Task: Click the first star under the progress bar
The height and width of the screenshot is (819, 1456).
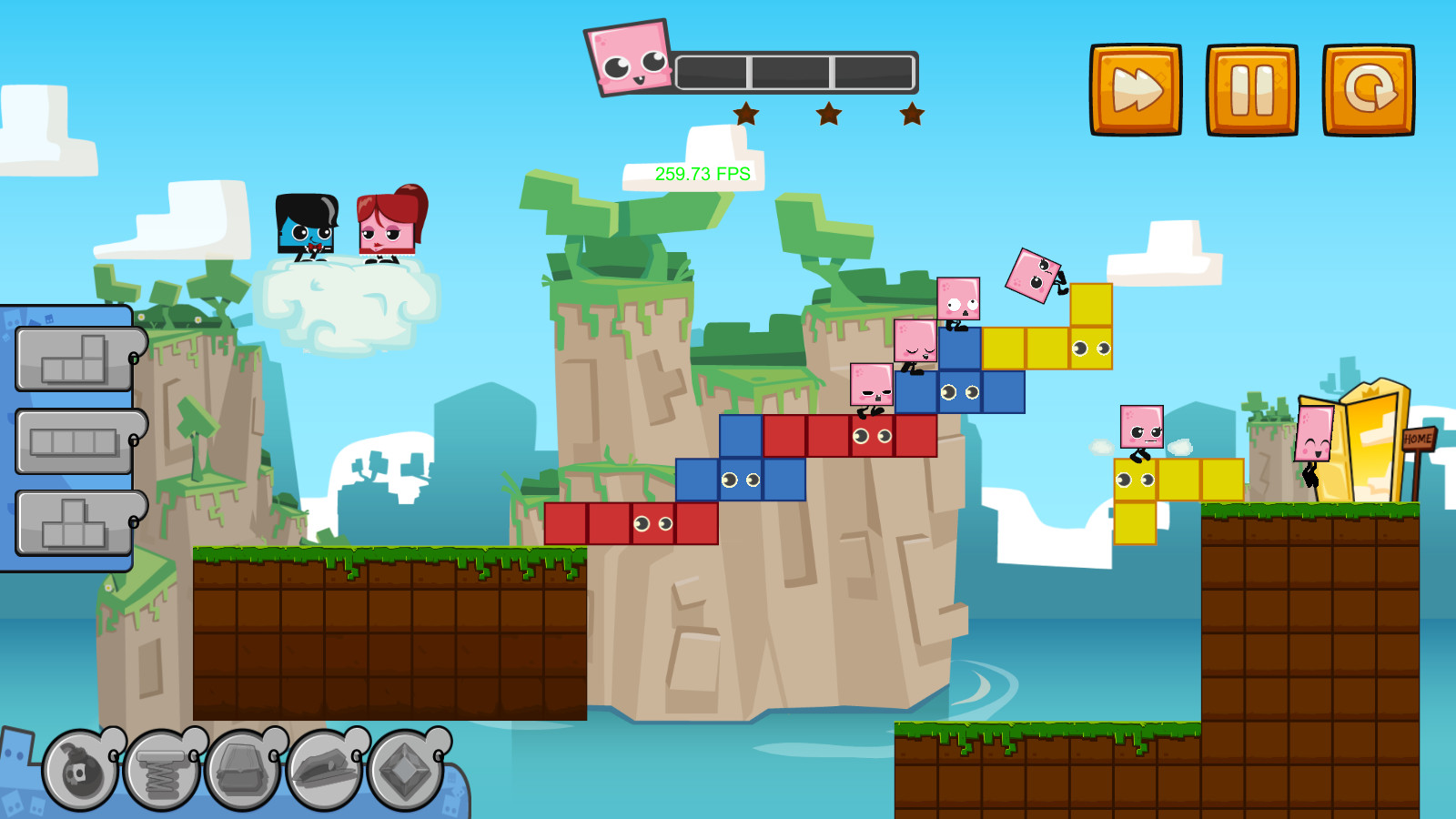Action: click(x=744, y=114)
